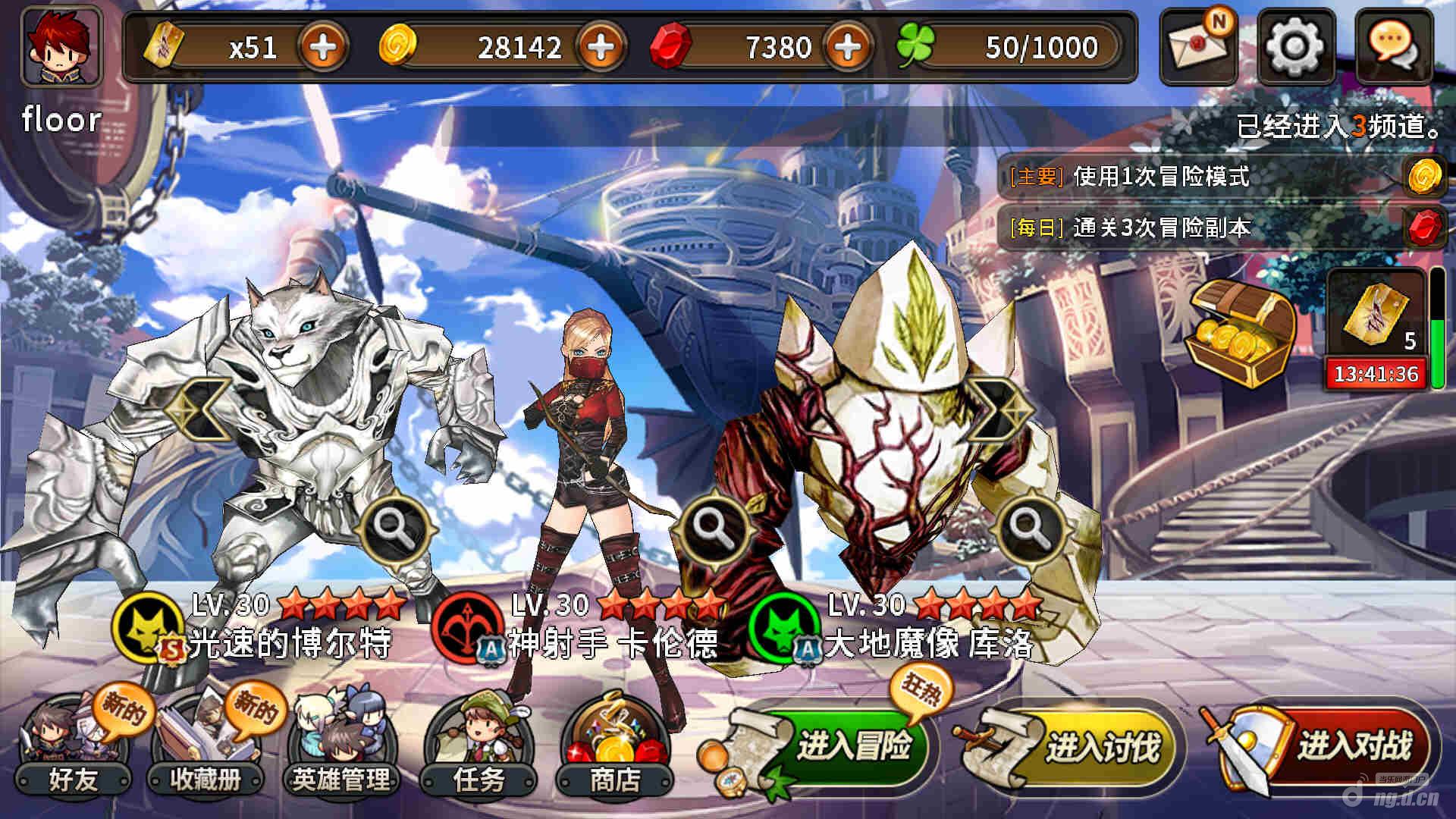
Task: Open the red-haired player avatar profile
Action: 62,47
